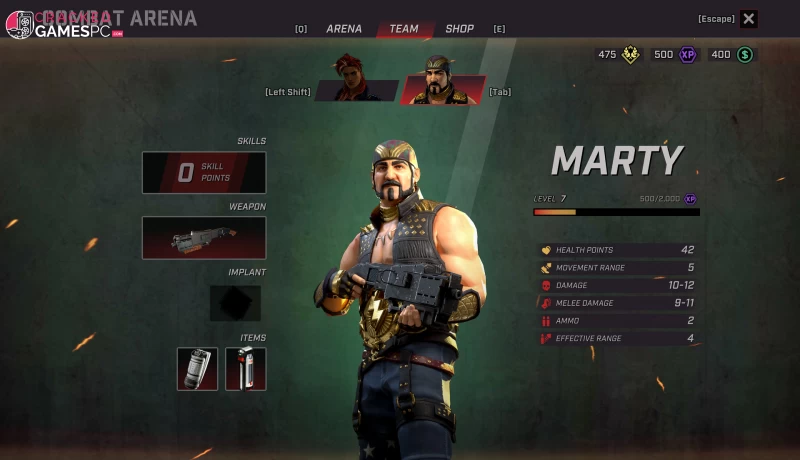Switch to the Arena tab
This screenshot has height=460, width=800.
pyautogui.click(x=343, y=29)
